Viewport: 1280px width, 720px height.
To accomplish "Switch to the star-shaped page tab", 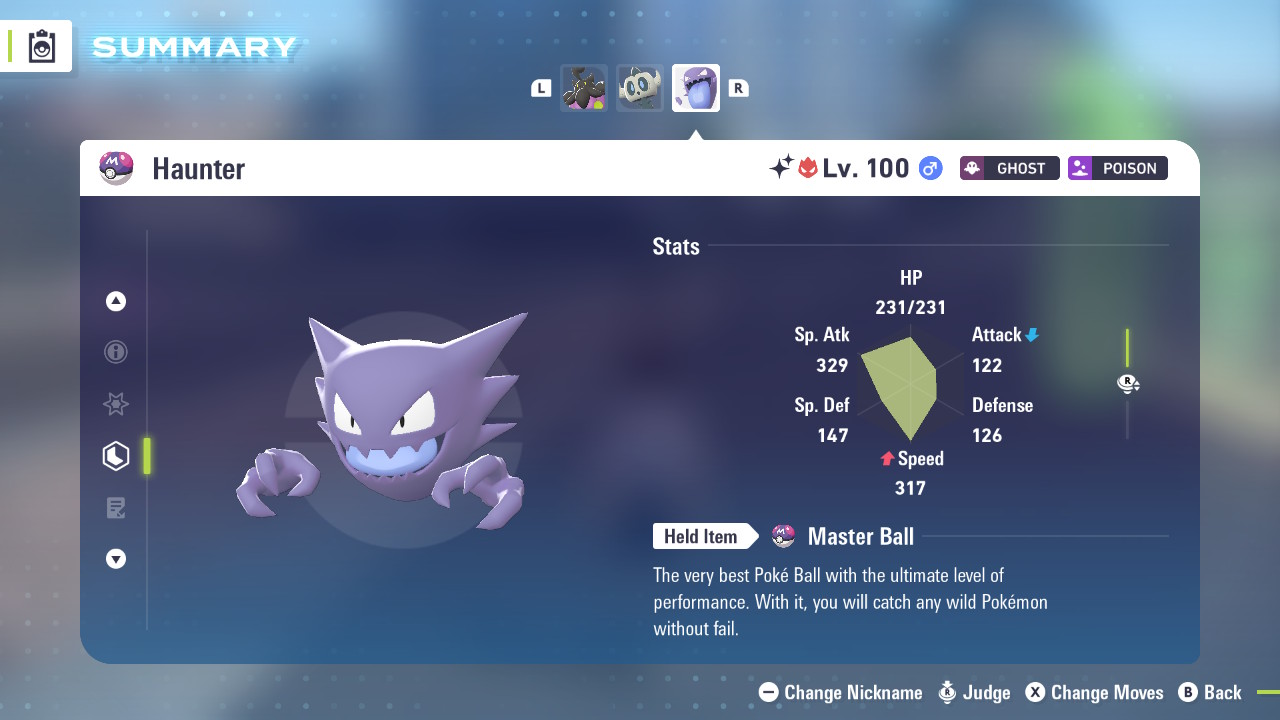I will click(x=116, y=404).
